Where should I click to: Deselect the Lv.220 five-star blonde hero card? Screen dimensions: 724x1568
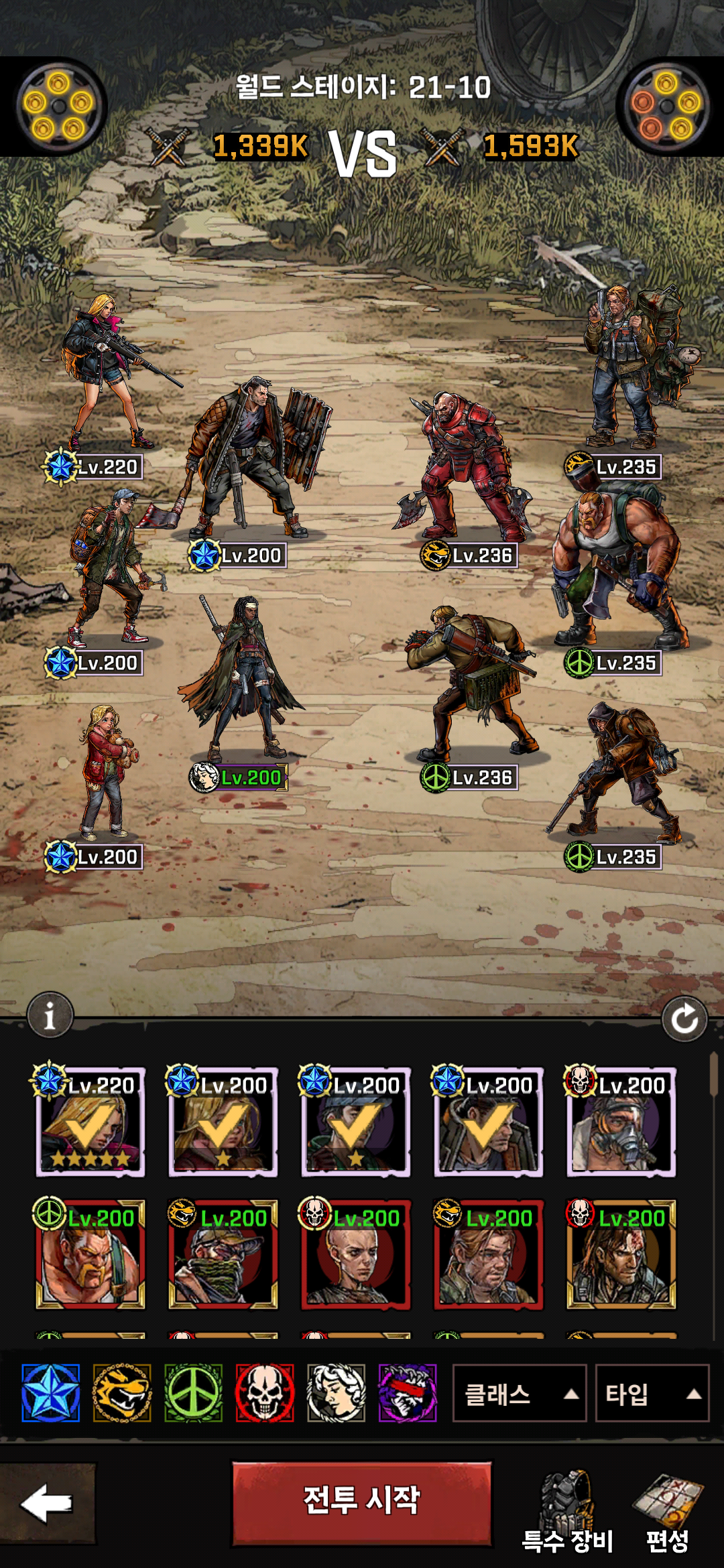coord(90,1122)
